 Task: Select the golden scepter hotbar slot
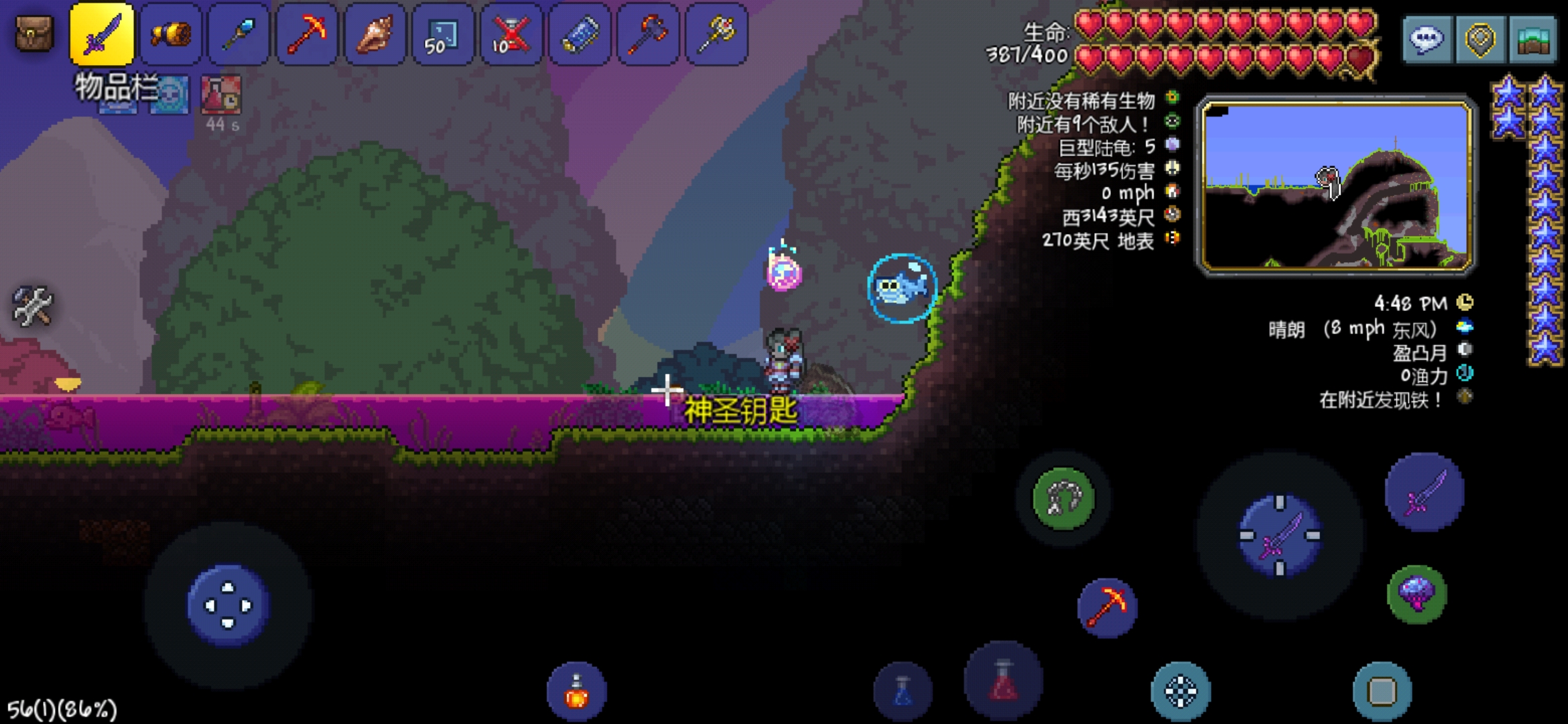point(716,34)
